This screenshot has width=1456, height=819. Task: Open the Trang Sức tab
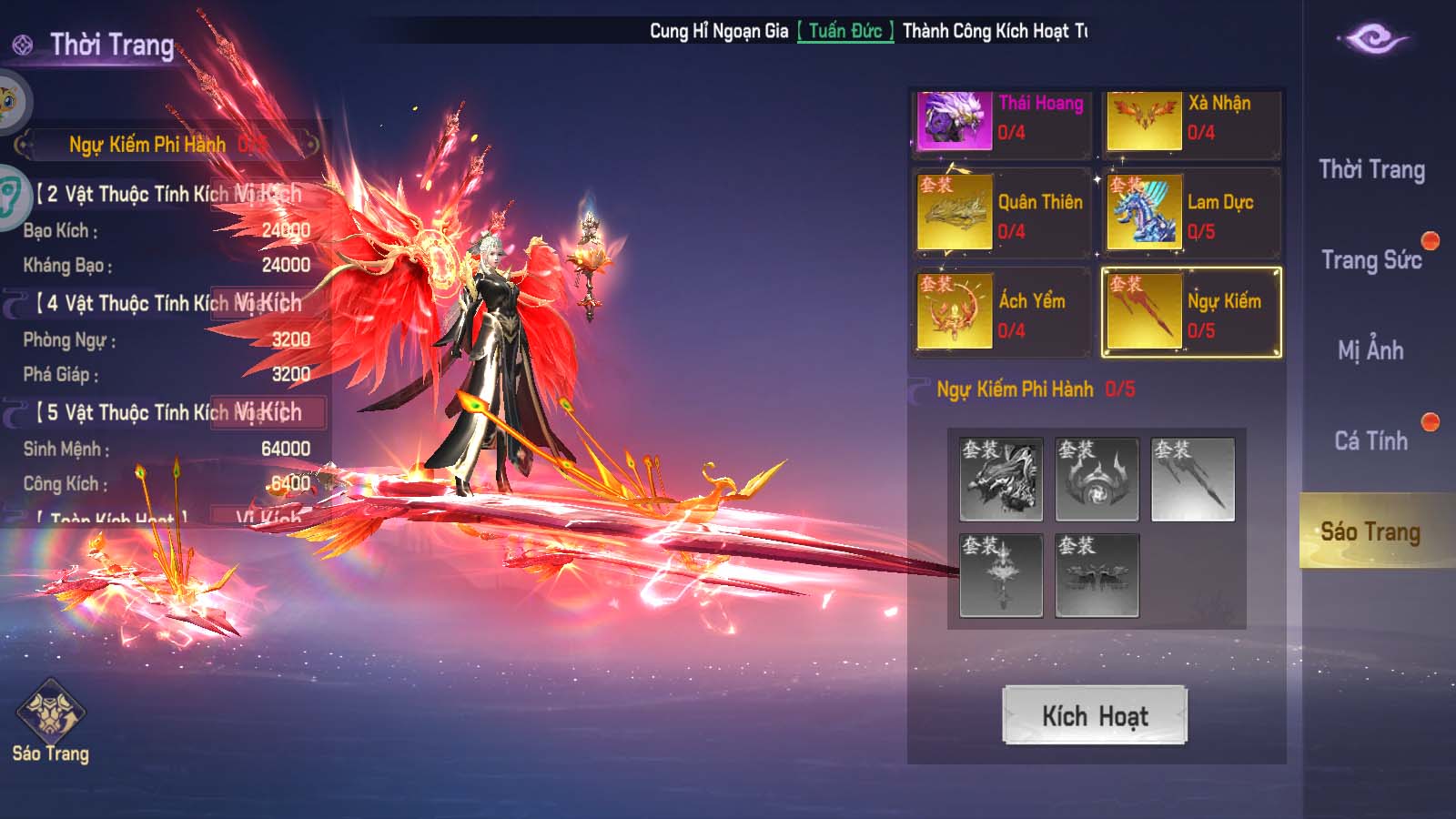point(1371,260)
